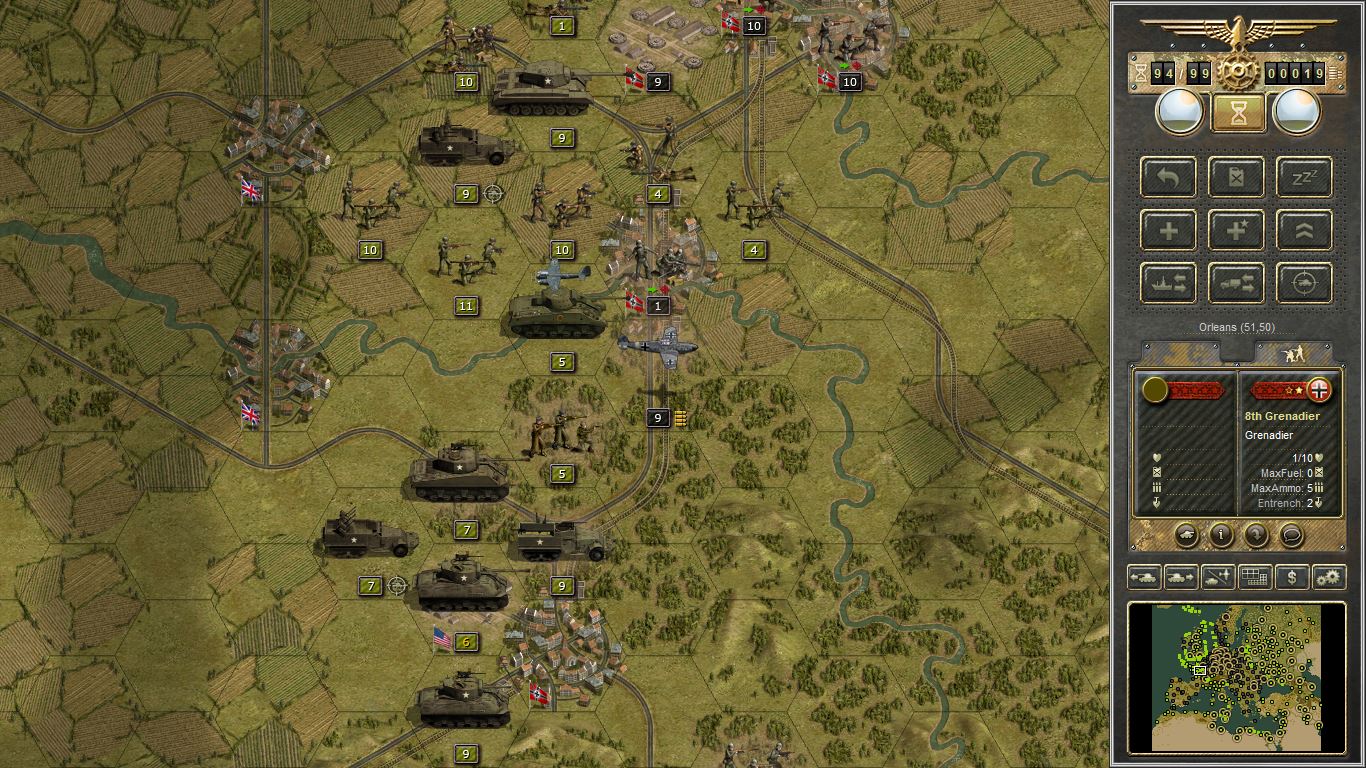Image resolution: width=1366 pixels, height=768 pixels.
Task: Reinforce the unit with the plus icon
Action: 1167,230
